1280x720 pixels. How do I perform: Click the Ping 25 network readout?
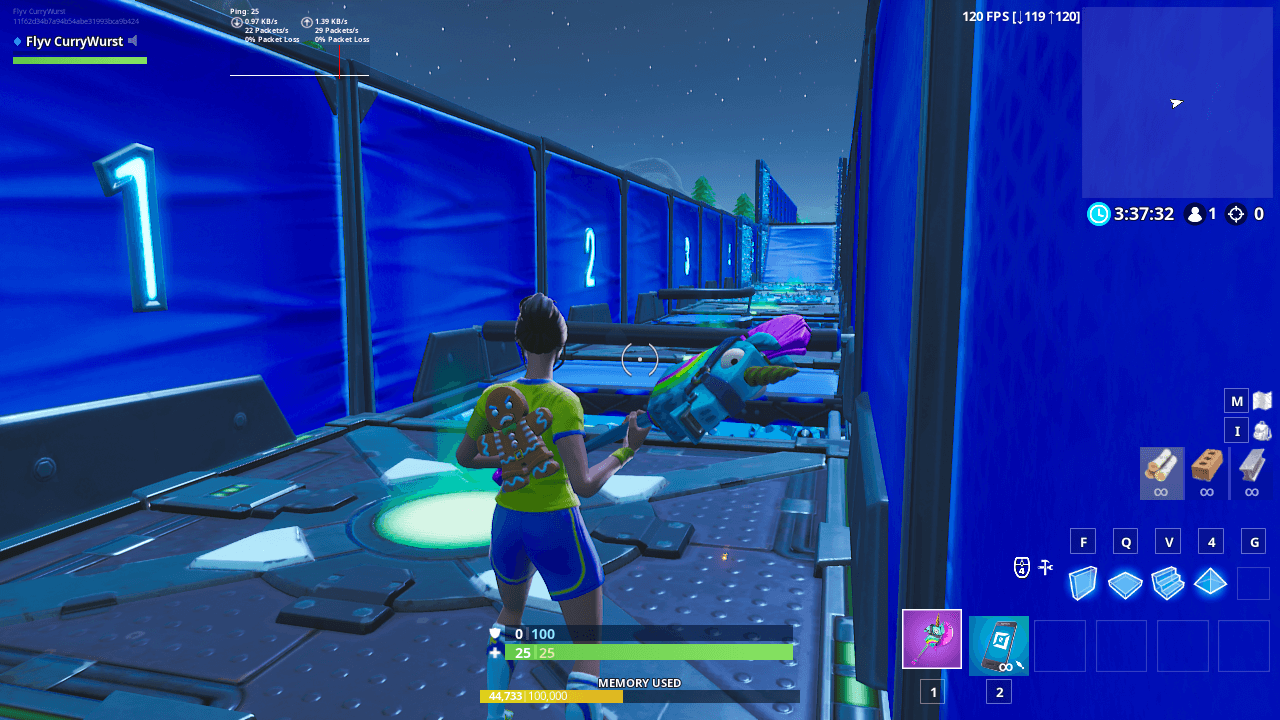pyautogui.click(x=243, y=12)
